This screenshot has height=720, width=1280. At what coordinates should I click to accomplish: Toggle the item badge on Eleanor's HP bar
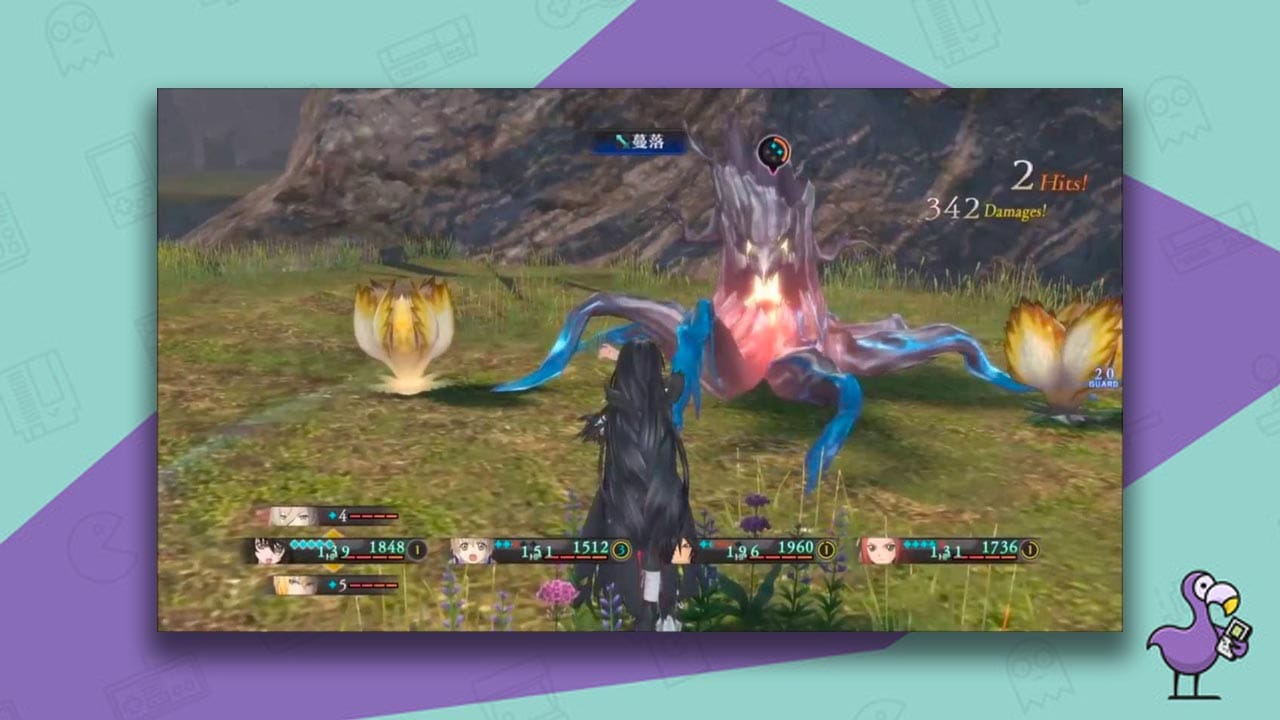coord(1030,549)
